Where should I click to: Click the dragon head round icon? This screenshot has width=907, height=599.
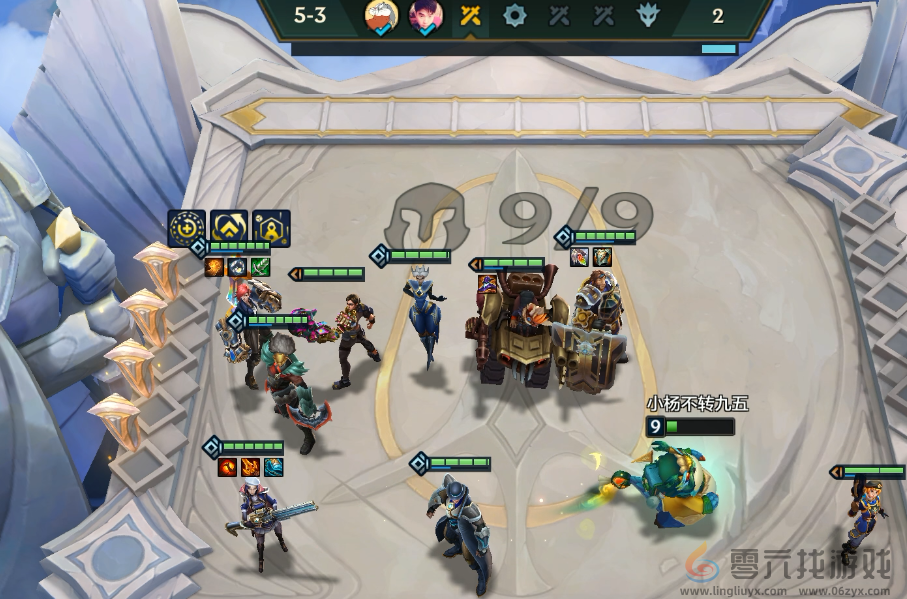[x=648, y=16]
